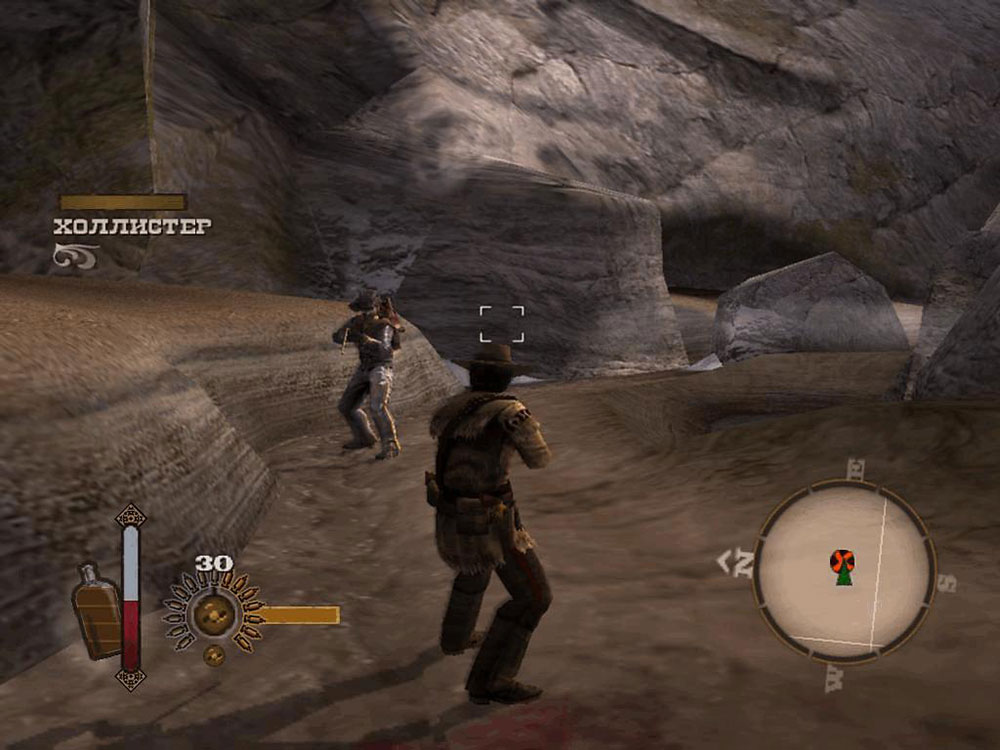Click the revolver cylinder ammo wheel
This screenshot has height=750, width=1000.
tap(213, 612)
